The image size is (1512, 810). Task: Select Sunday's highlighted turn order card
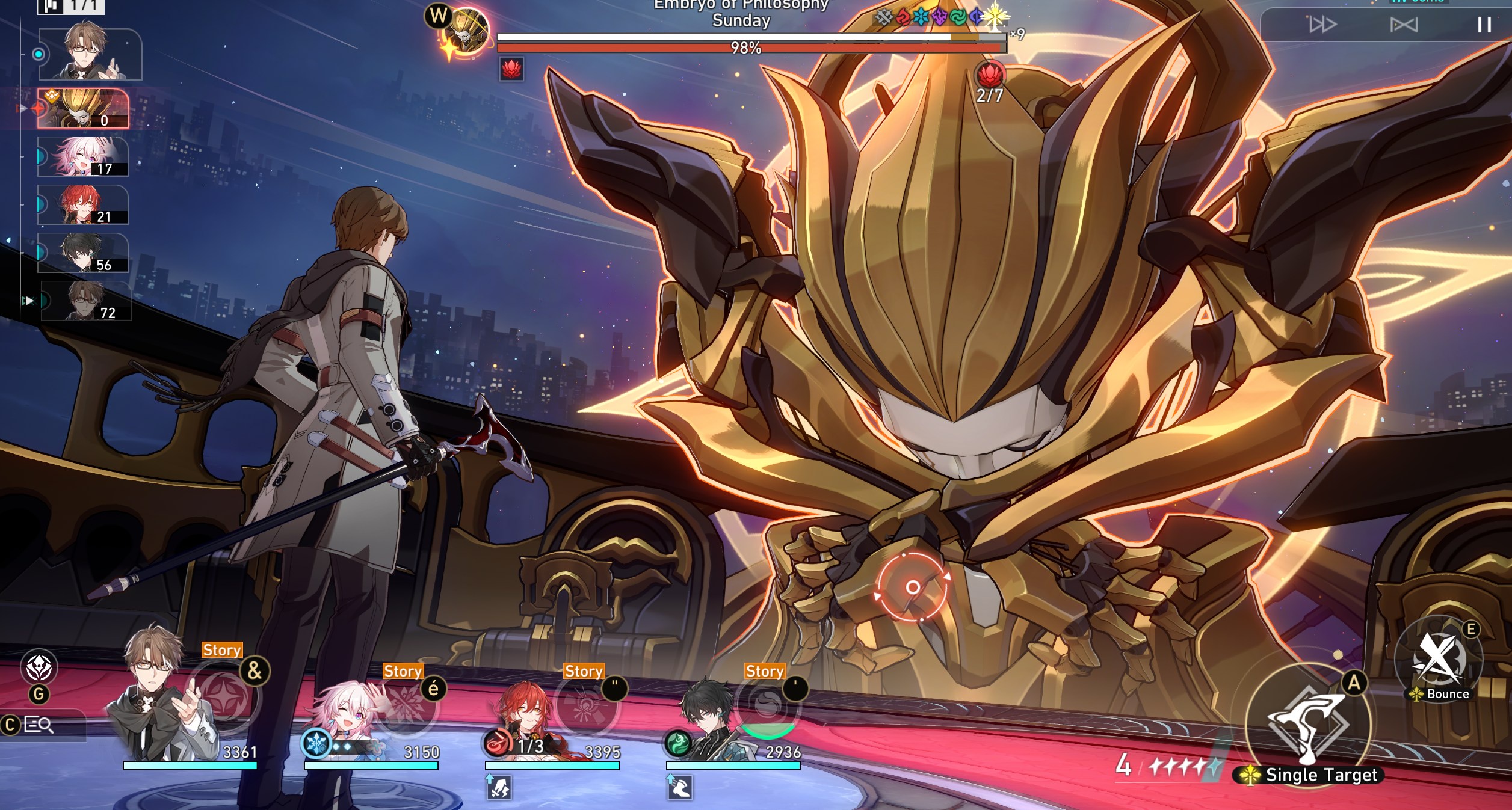point(83,109)
